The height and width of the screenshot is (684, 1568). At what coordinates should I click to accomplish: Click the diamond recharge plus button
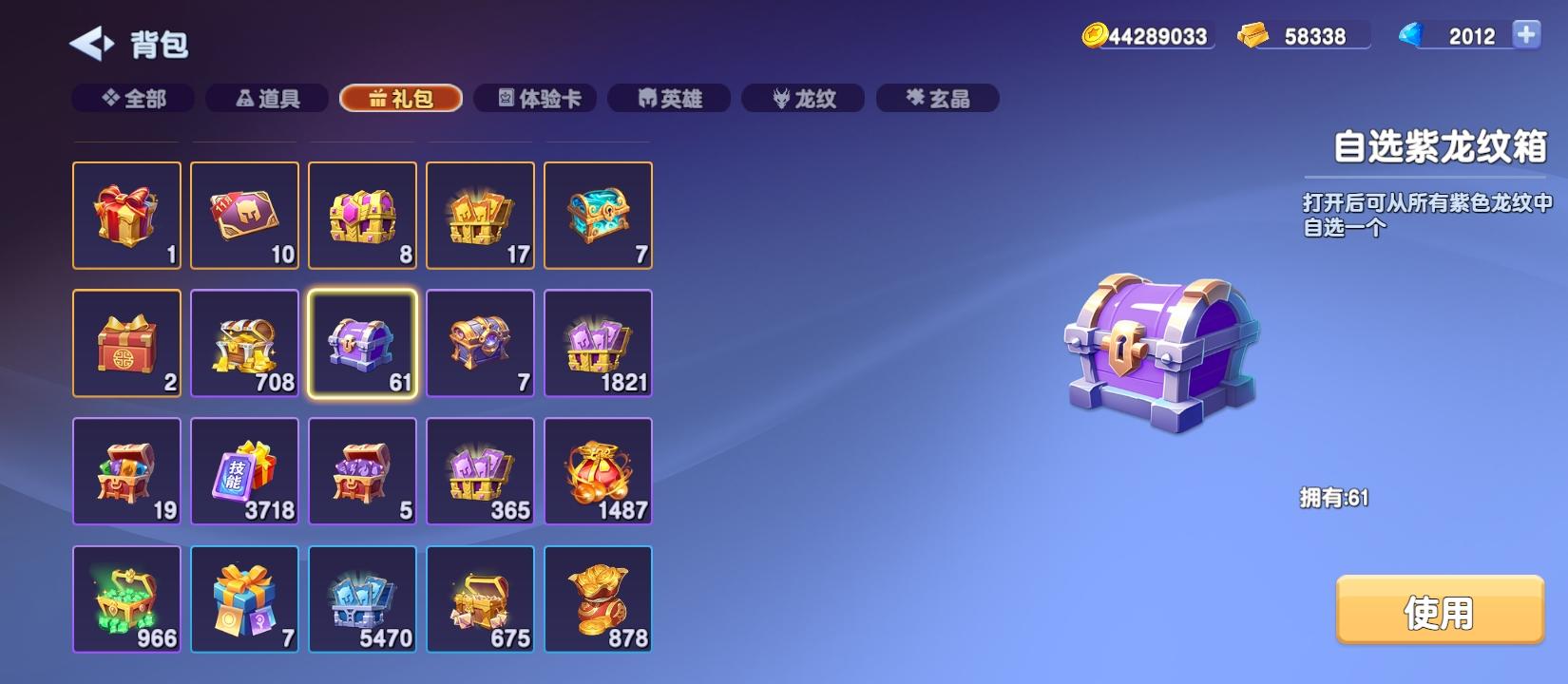point(1527,36)
